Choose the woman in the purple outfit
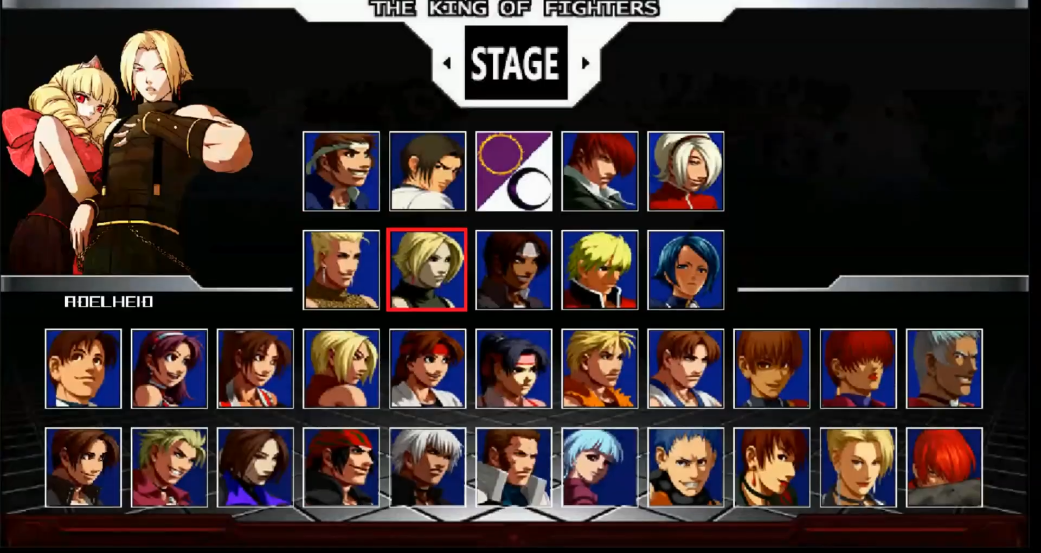 pos(255,467)
